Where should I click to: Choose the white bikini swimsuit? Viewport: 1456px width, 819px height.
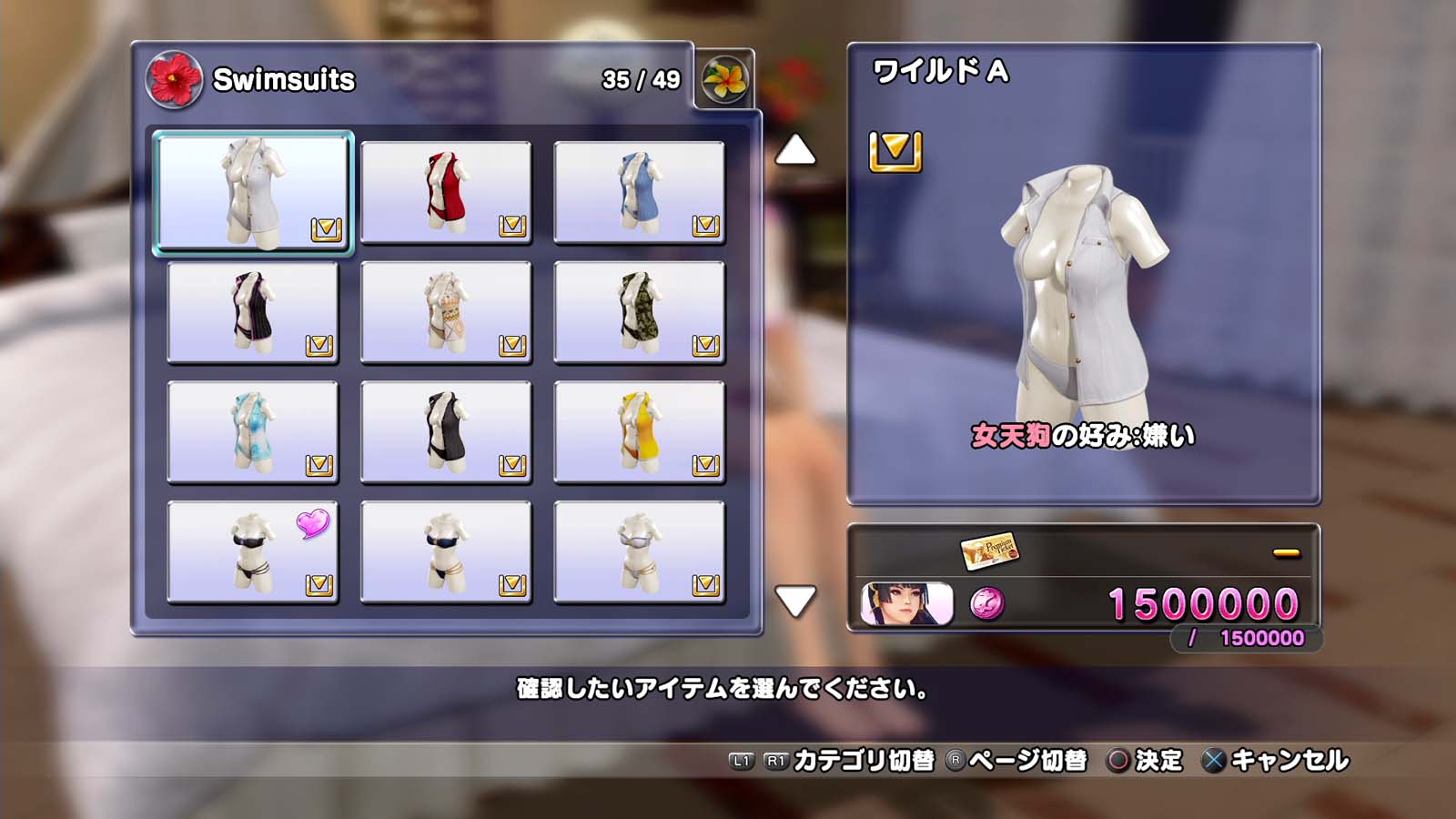(x=639, y=552)
